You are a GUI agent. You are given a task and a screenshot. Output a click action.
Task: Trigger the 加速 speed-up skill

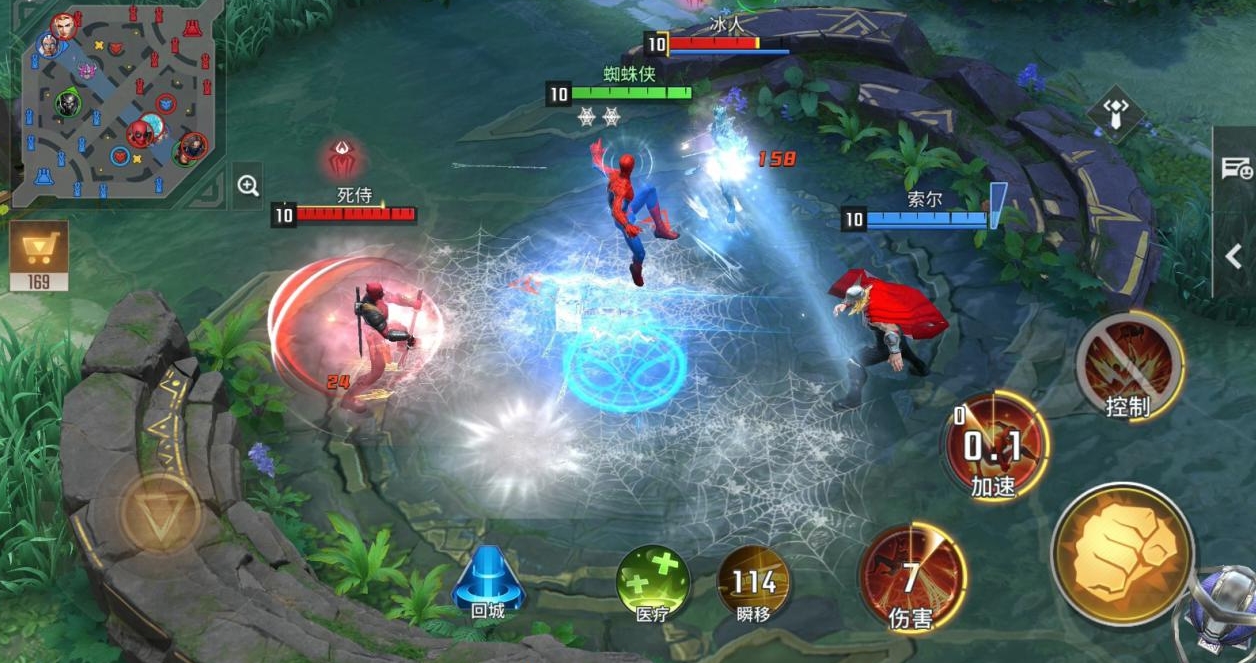(994, 446)
